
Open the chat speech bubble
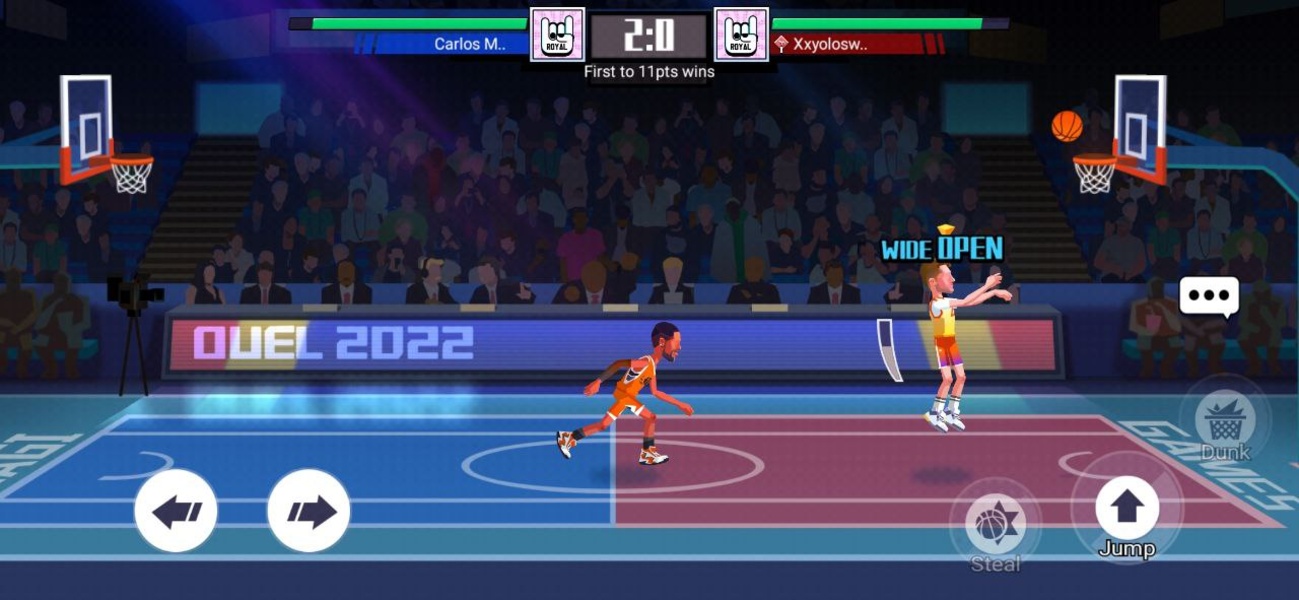1209,297
